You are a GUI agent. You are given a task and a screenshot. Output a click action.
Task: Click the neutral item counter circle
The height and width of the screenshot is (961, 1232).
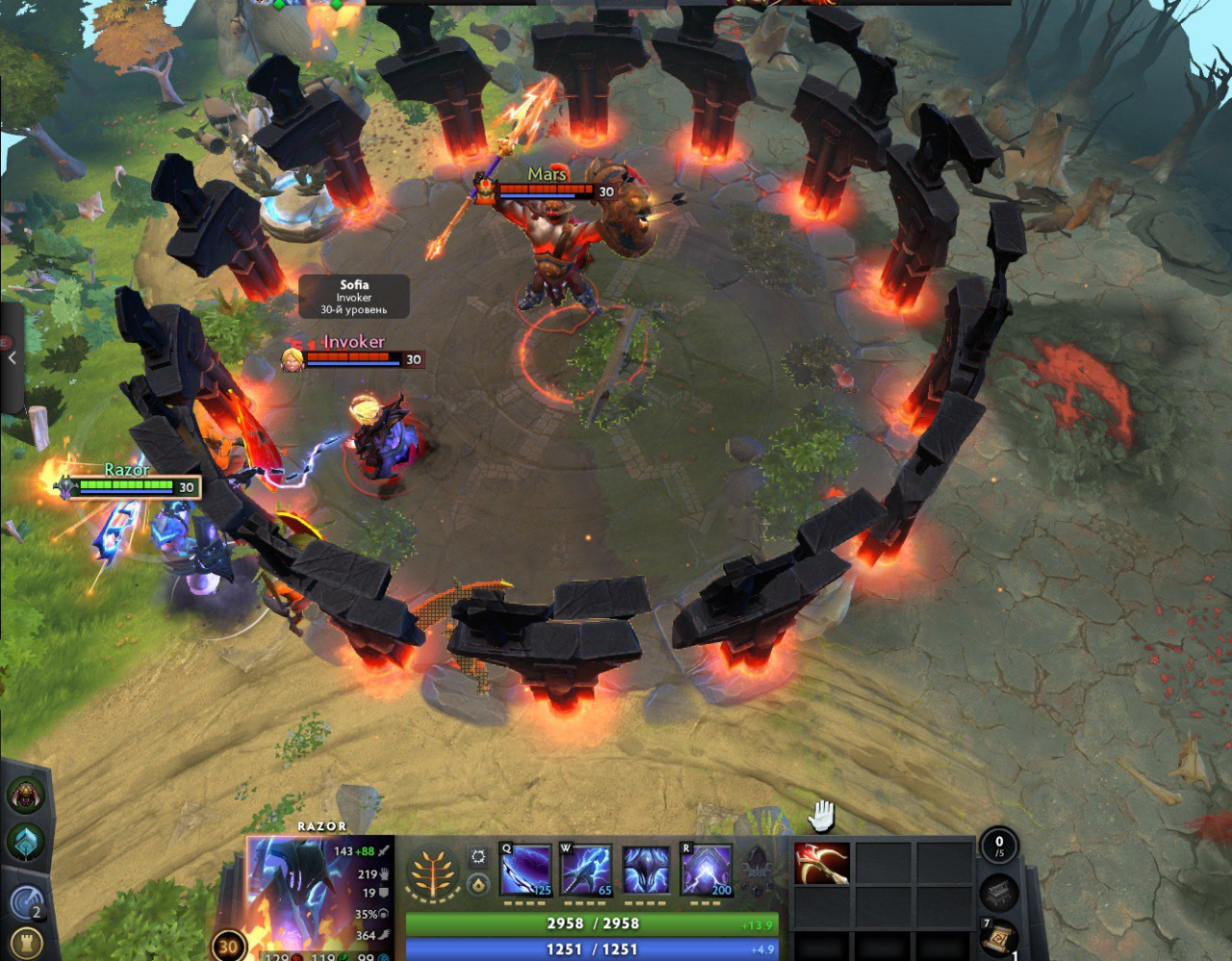click(x=998, y=846)
